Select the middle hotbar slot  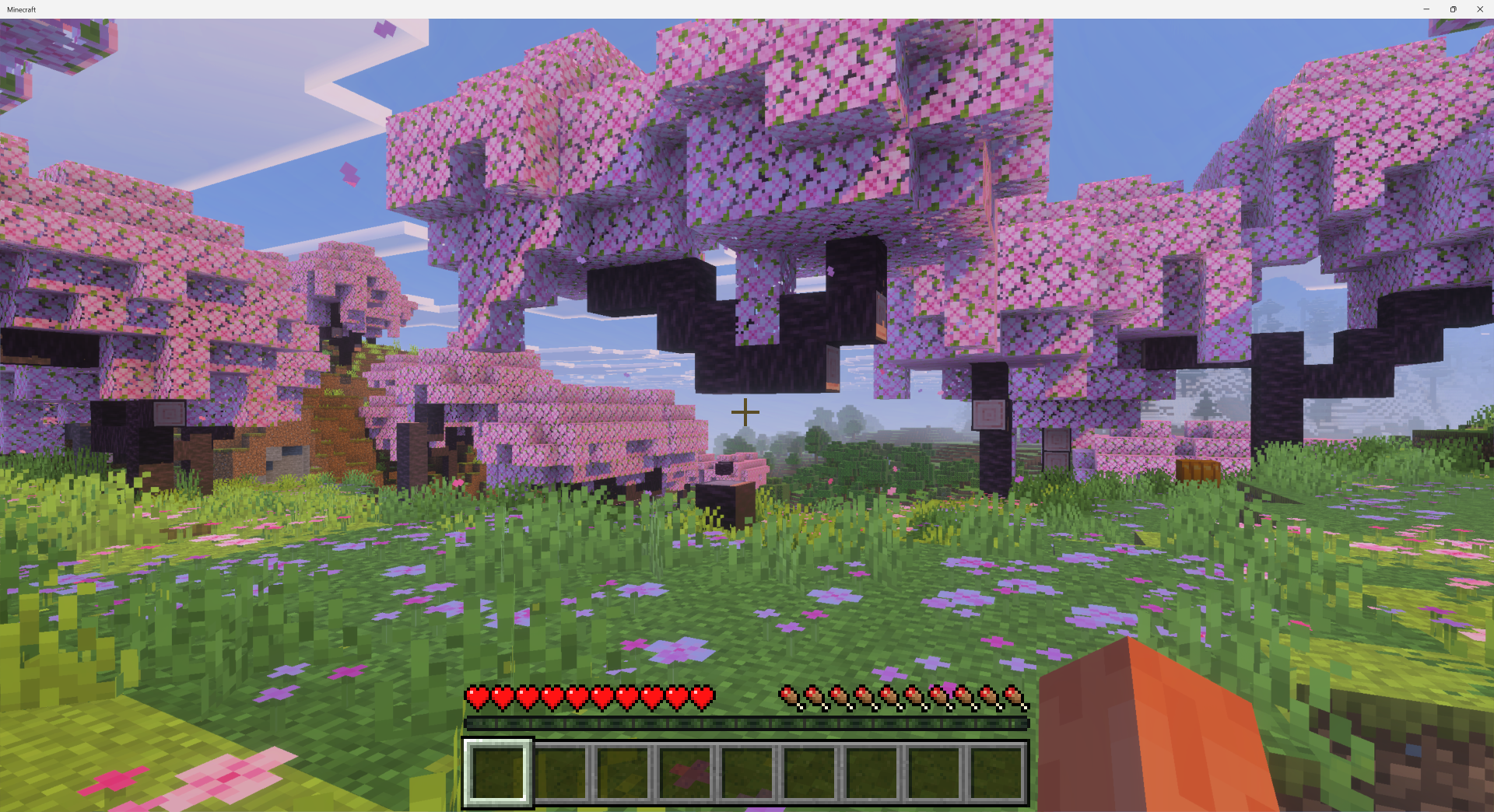(748, 768)
